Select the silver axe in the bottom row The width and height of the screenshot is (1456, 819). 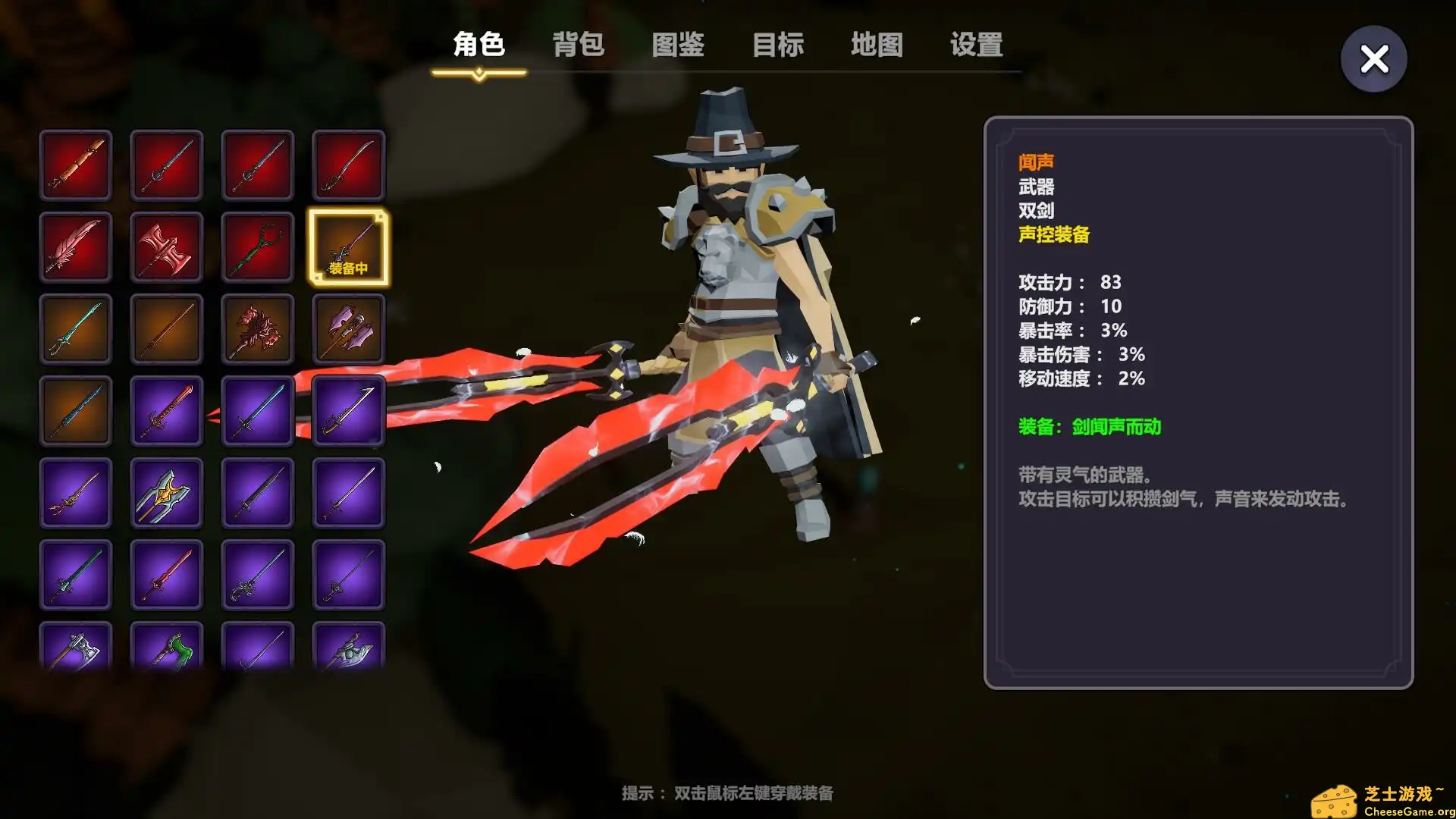[x=76, y=651]
